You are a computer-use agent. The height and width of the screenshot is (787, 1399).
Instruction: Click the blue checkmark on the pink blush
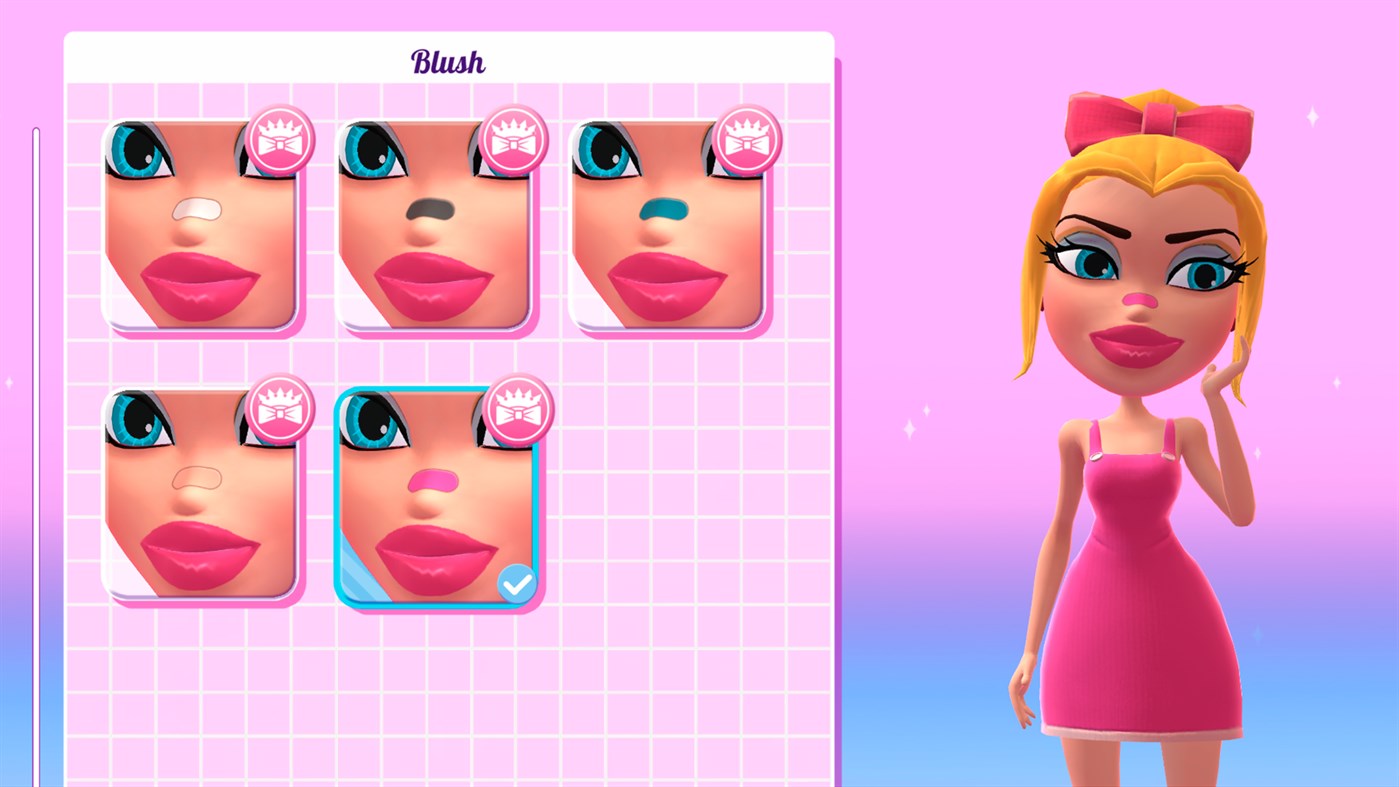pyautogui.click(x=516, y=582)
